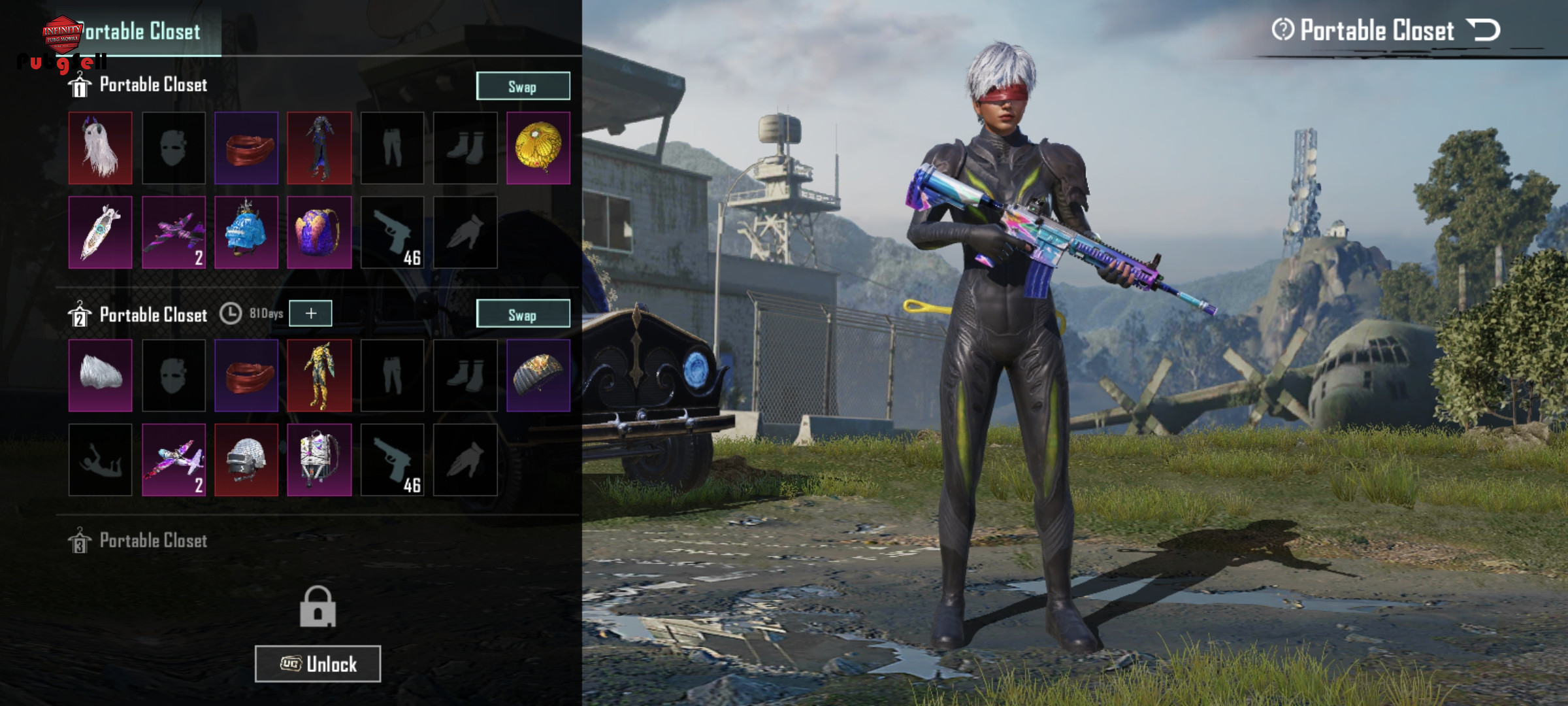Select the short silver hair slot
This screenshot has width=1568, height=706.
pyautogui.click(x=101, y=375)
